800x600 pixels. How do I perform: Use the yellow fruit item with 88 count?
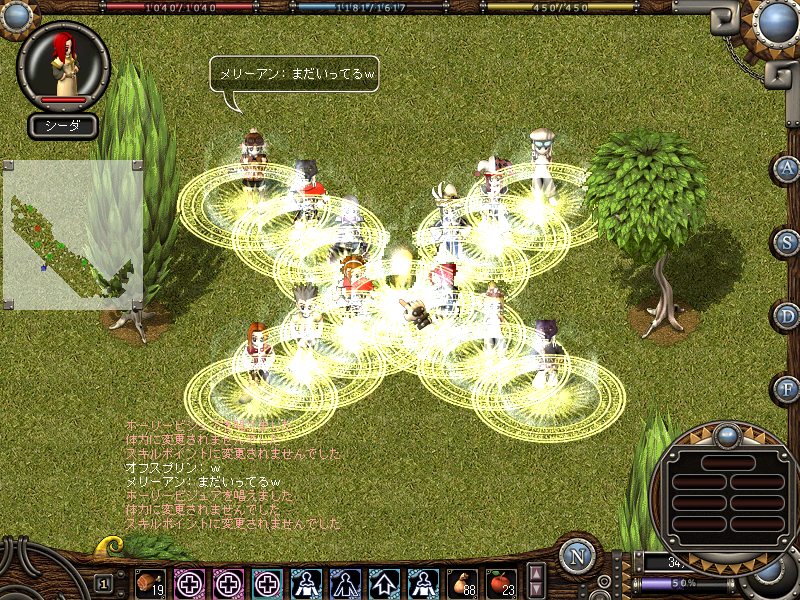[463, 582]
